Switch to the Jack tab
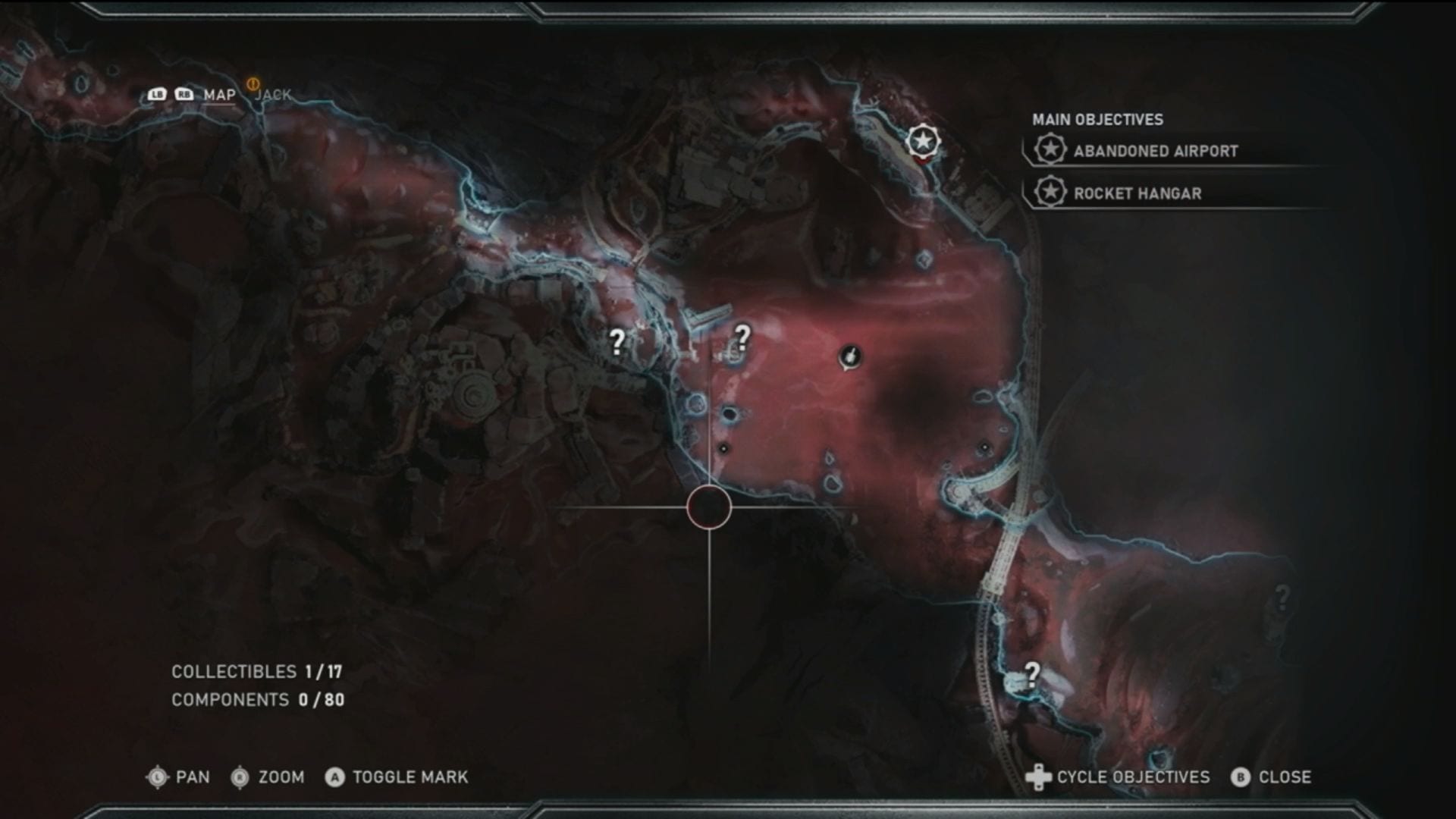 pyautogui.click(x=273, y=95)
